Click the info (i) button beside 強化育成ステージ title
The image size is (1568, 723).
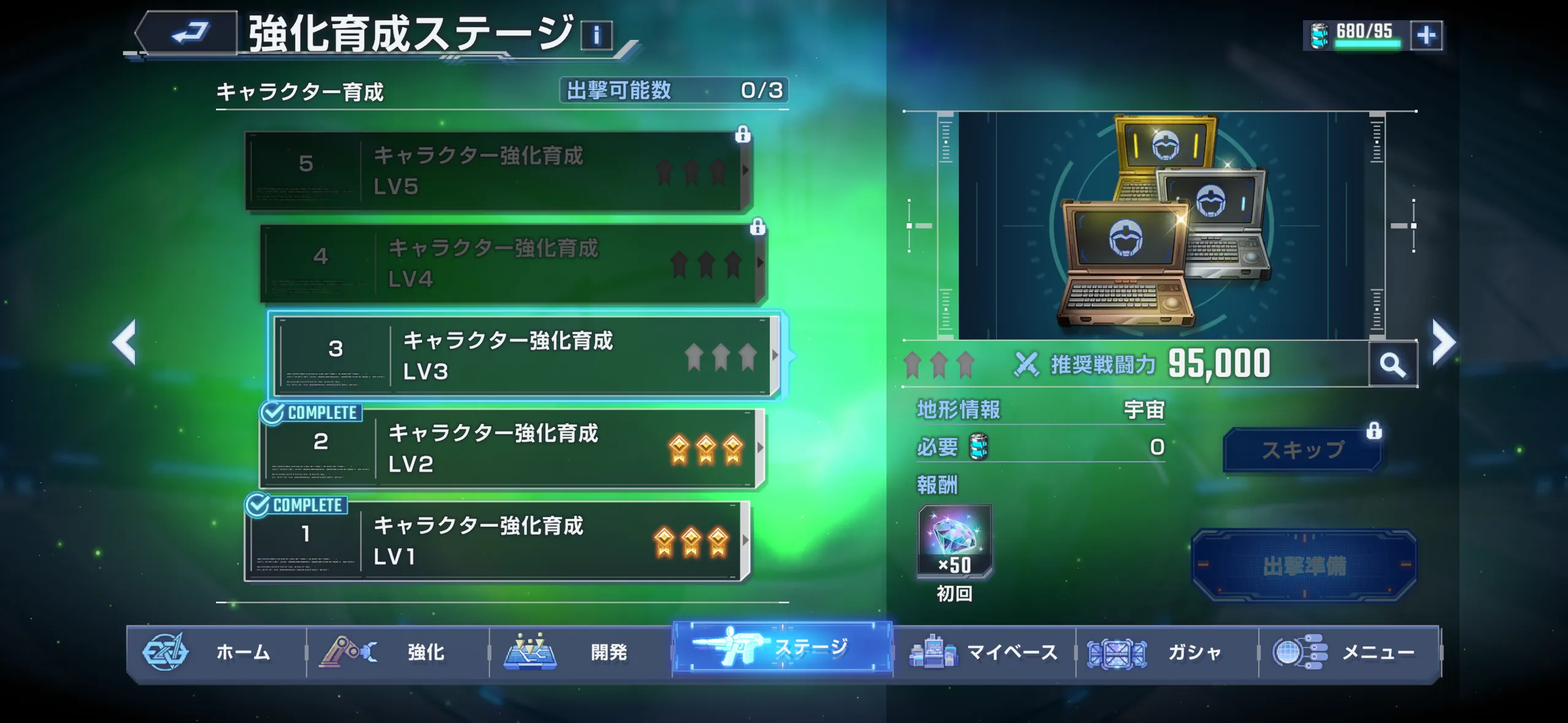coord(596,34)
